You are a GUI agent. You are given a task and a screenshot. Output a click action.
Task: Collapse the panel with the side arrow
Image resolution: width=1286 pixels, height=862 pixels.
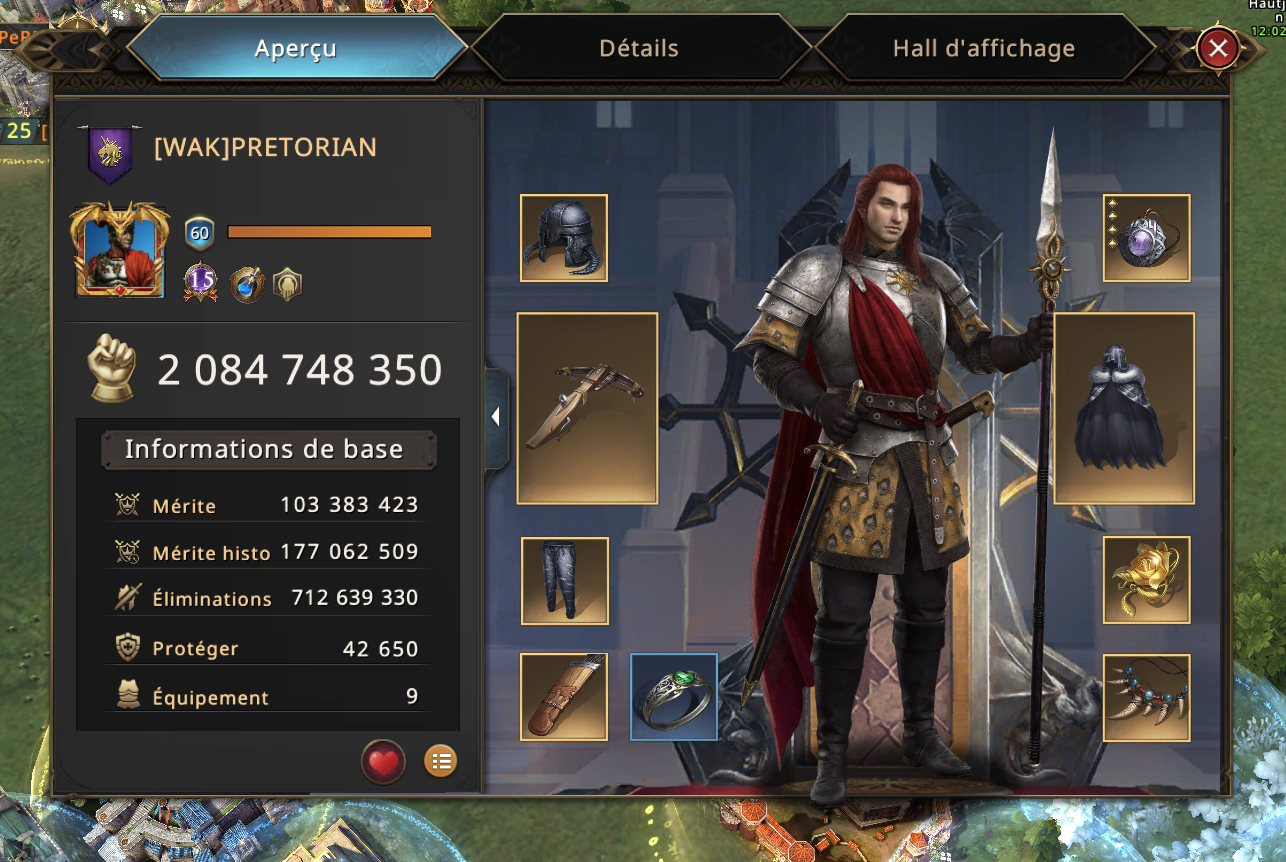click(x=496, y=418)
